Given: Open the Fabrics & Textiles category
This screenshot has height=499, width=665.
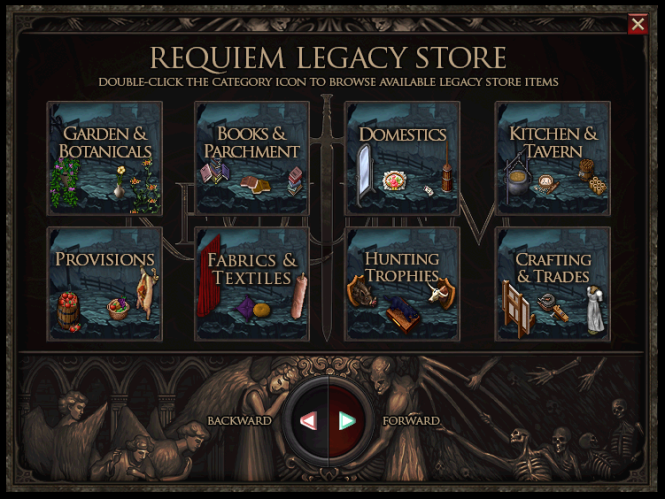Looking at the screenshot, I should tap(252, 284).
